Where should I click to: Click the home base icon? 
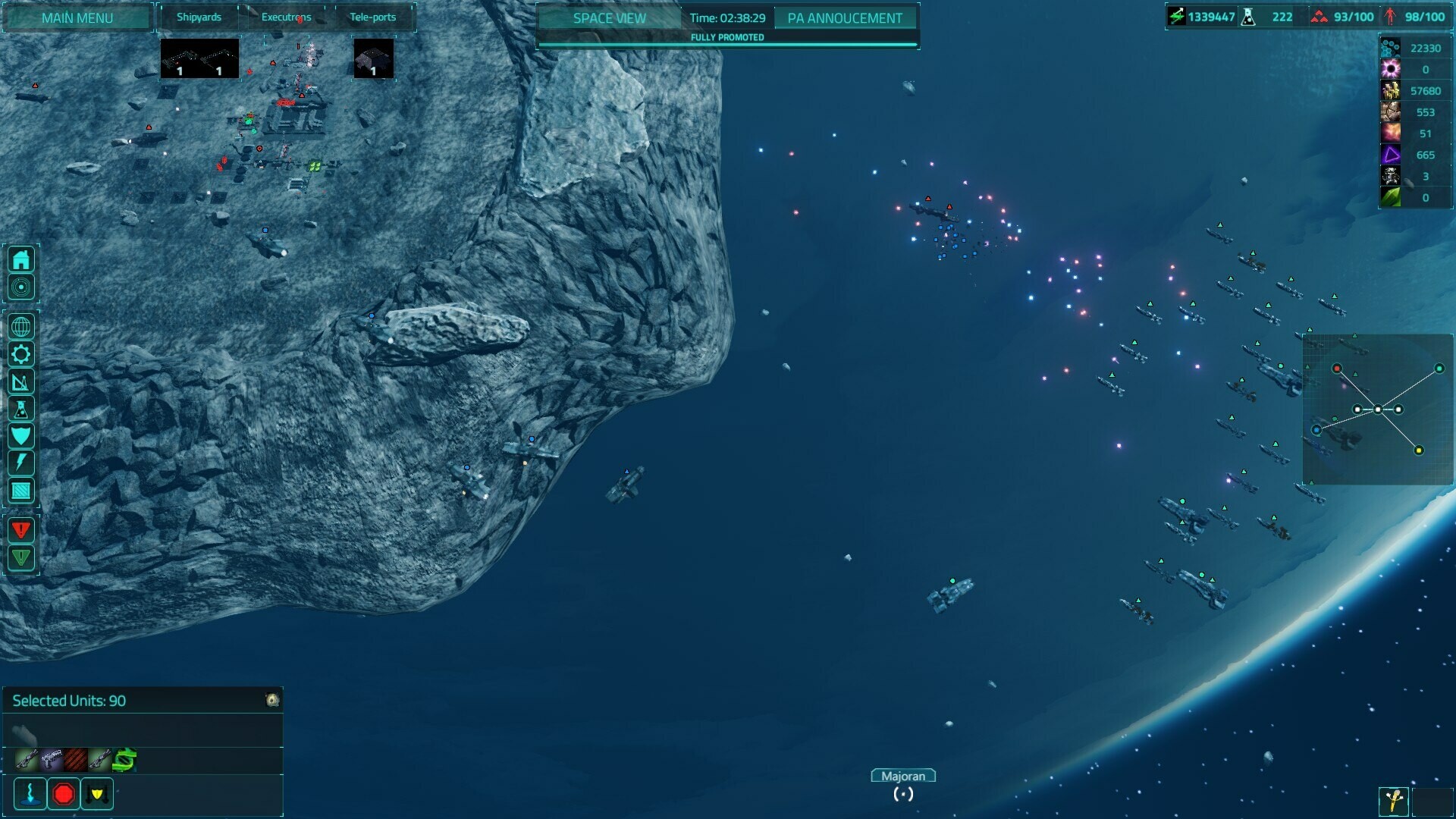point(21,260)
